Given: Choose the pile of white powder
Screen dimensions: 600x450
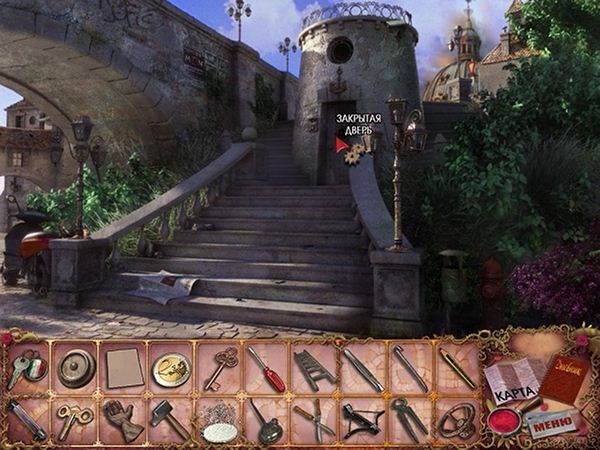Looking at the screenshot, I should point(220,424).
